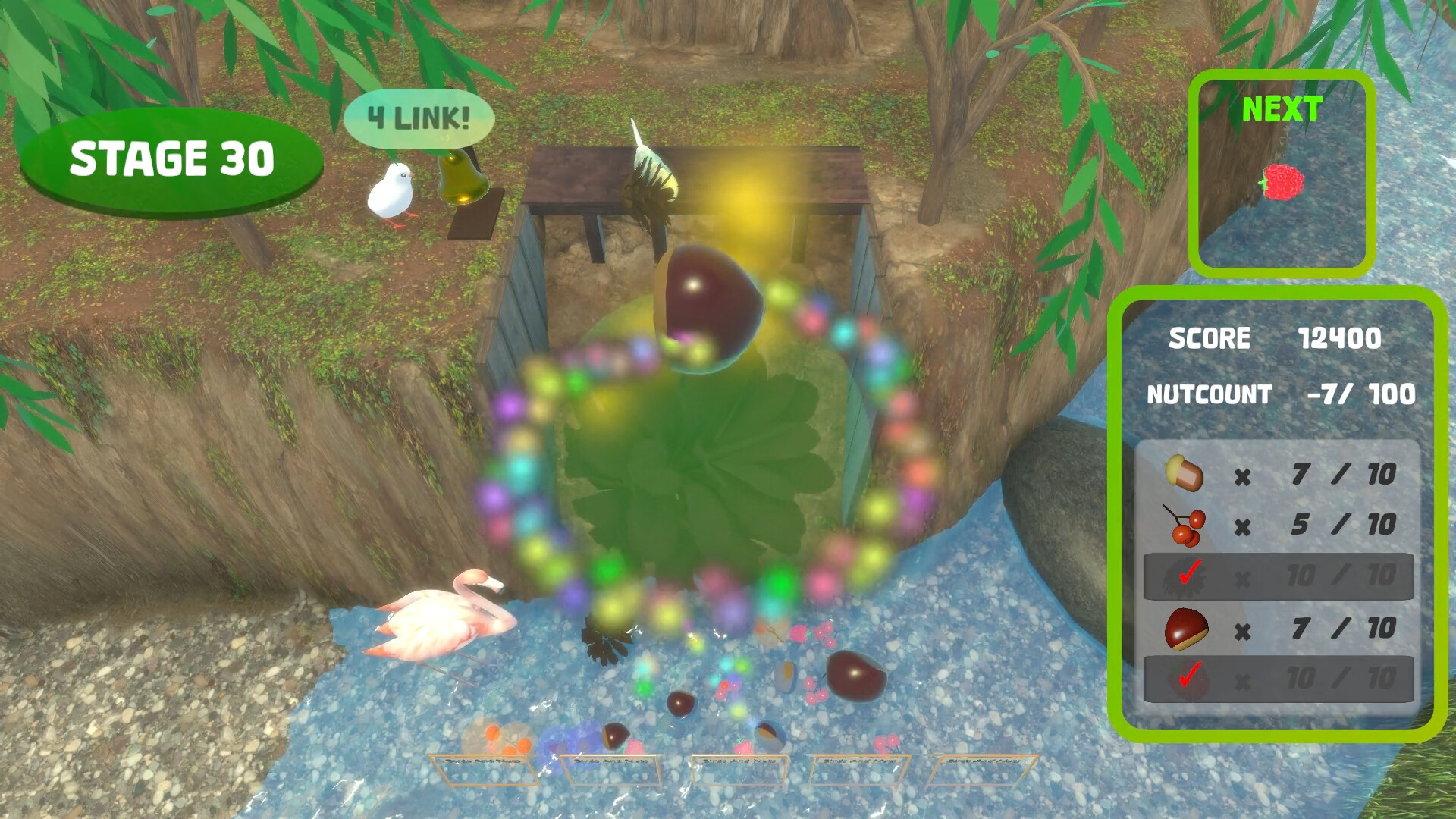Select the pinecone icon in completed row
Viewport: 1456px width, 819px height.
[1183, 576]
